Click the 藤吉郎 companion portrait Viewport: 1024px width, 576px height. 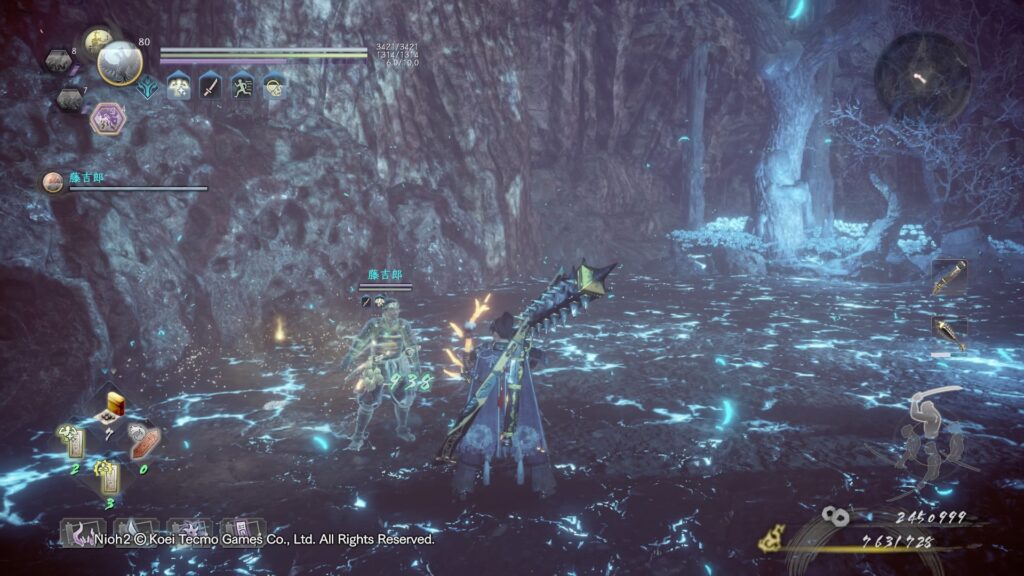(52, 182)
